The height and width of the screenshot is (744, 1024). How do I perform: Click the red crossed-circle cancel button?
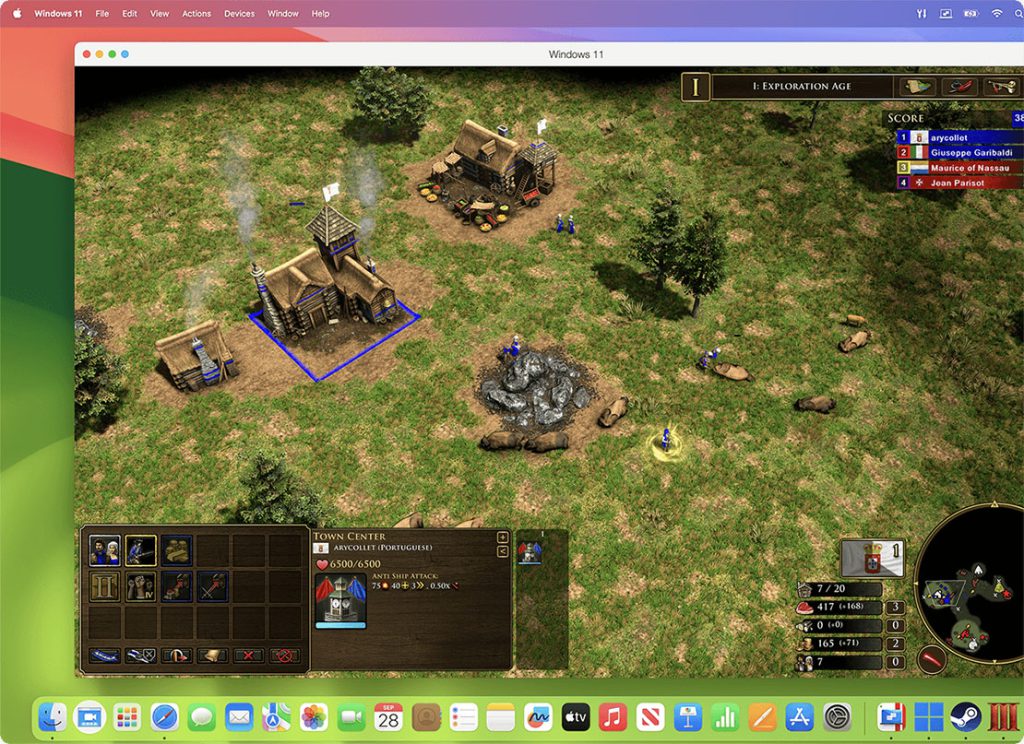coord(285,656)
